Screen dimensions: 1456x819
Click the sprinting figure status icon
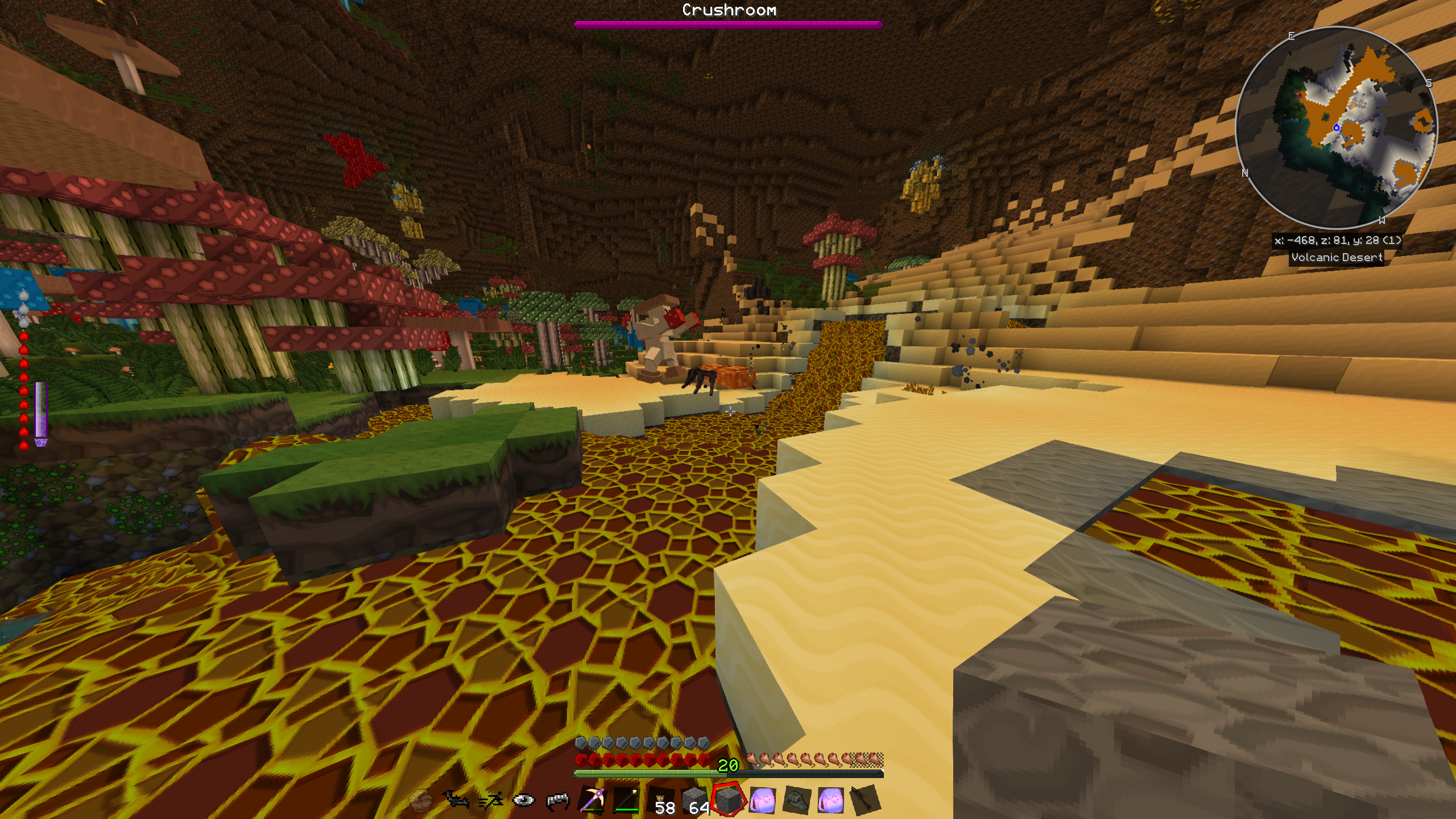[x=490, y=801]
